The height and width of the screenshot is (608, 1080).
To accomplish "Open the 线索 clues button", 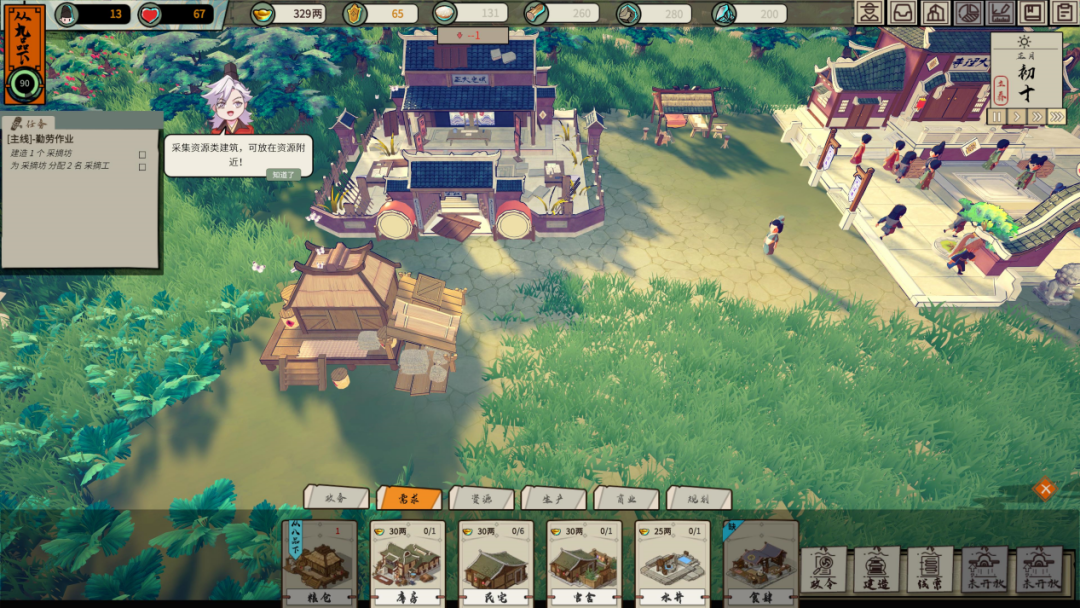I will 930,568.
